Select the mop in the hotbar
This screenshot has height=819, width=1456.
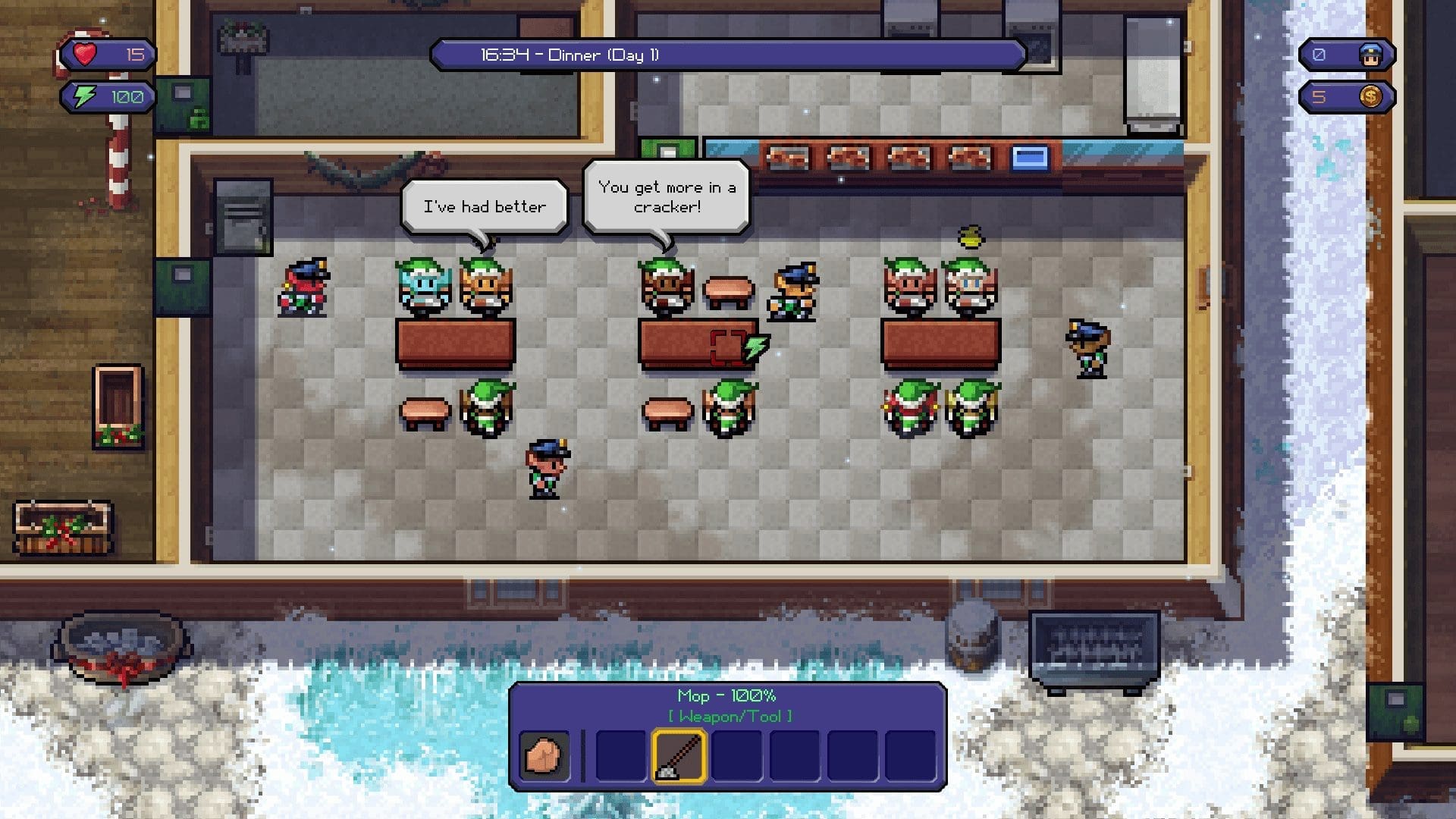click(x=679, y=755)
